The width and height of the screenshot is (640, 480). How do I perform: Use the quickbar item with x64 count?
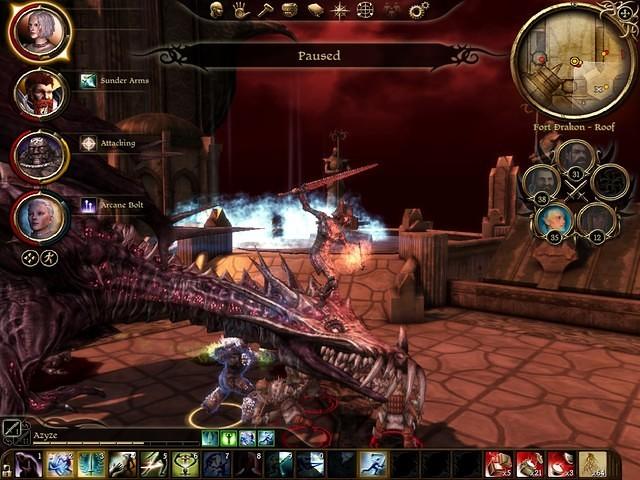click(593, 464)
